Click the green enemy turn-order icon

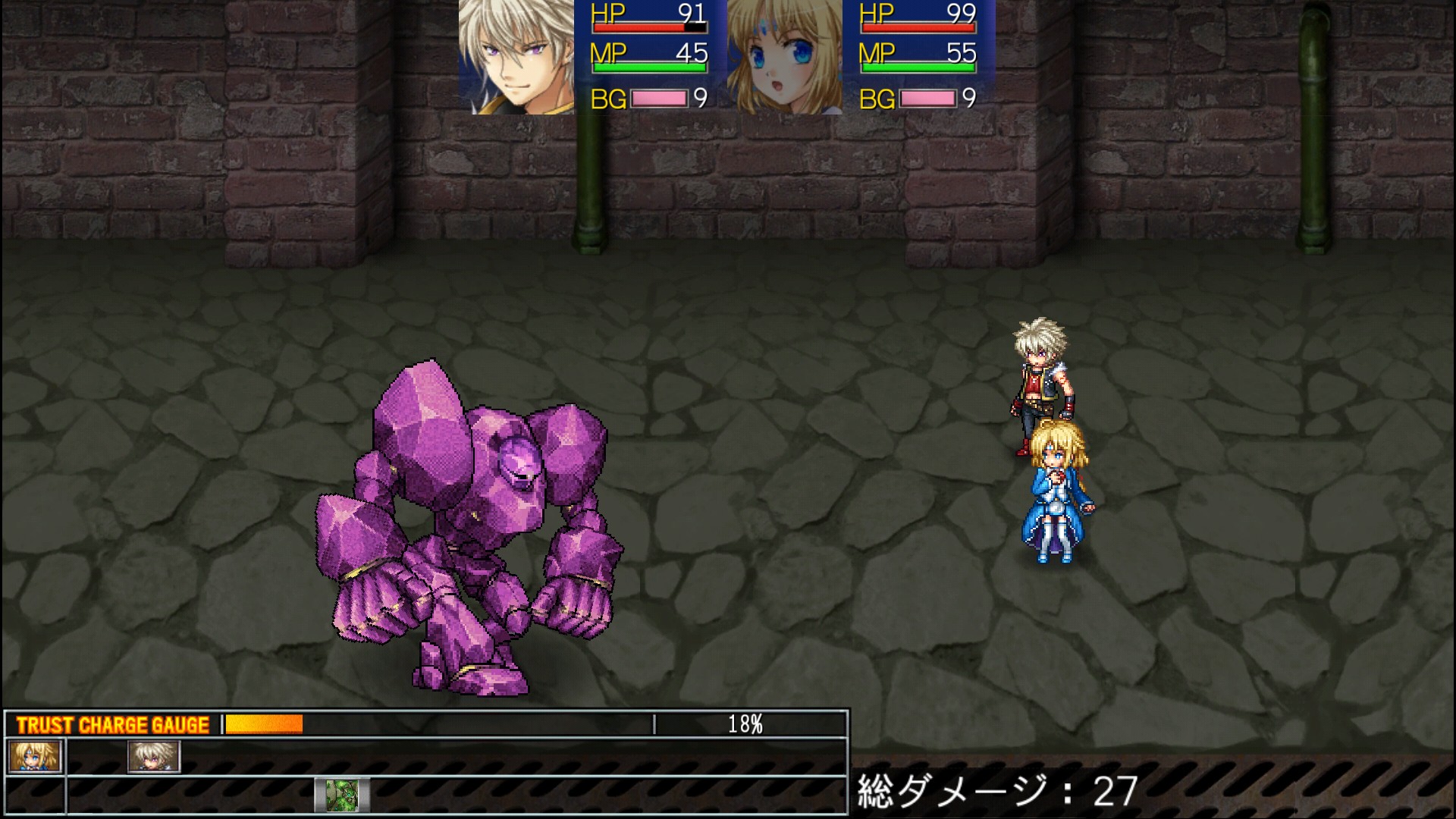(342, 795)
